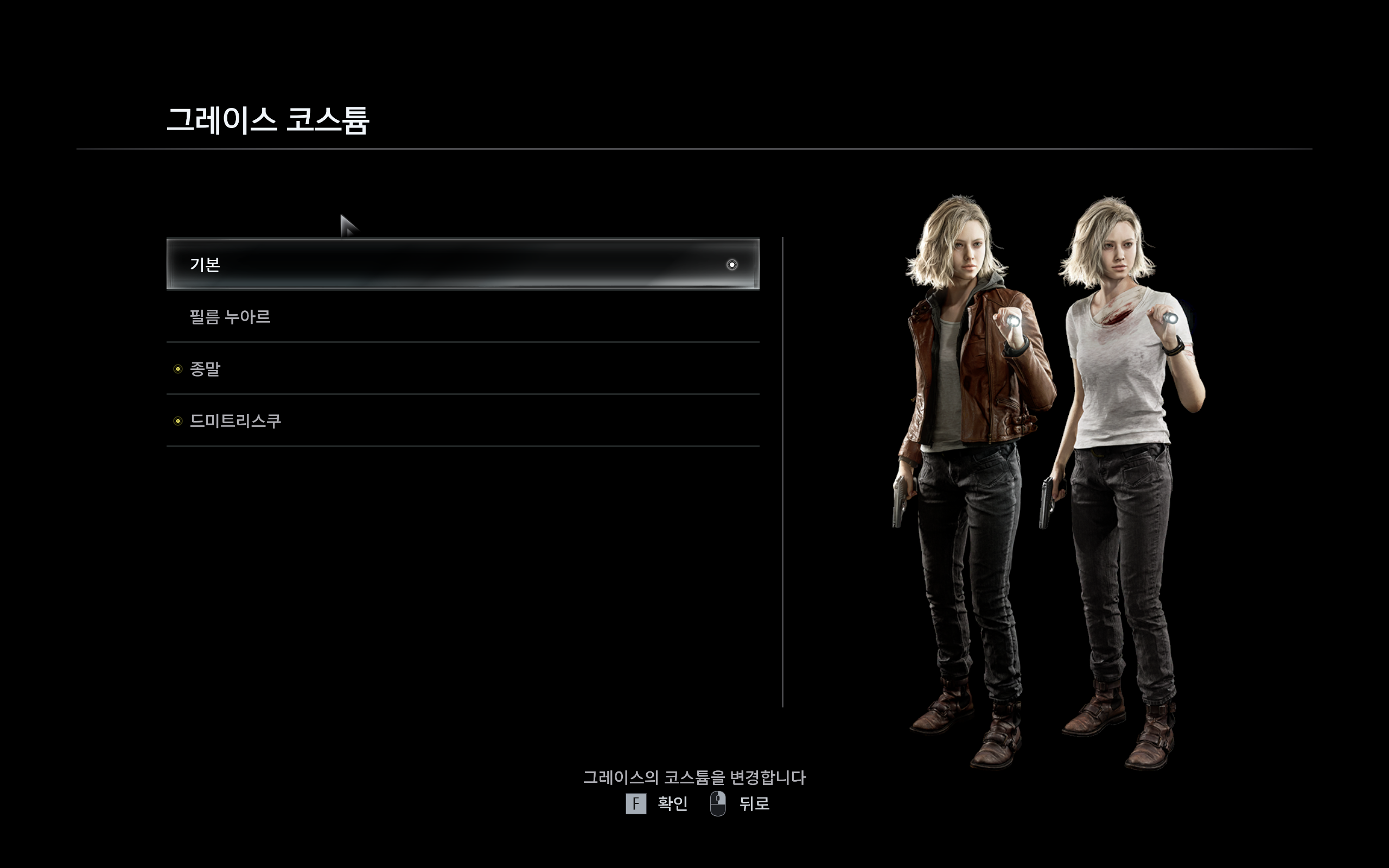The height and width of the screenshot is (868, 1389).
Task: Click the 확인 confirm button
Action: 657,803
